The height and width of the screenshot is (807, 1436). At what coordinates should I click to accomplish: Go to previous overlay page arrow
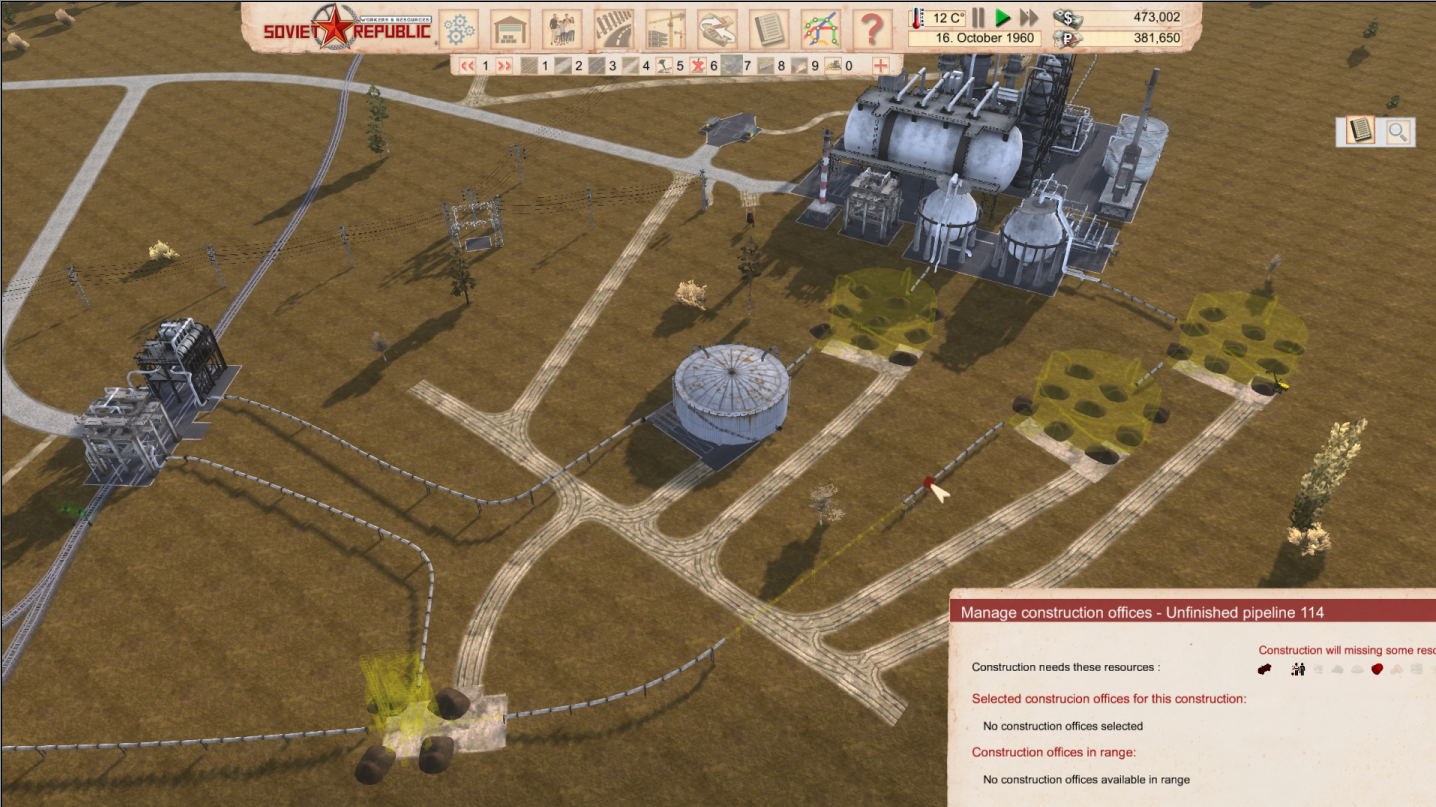point(467,66)
